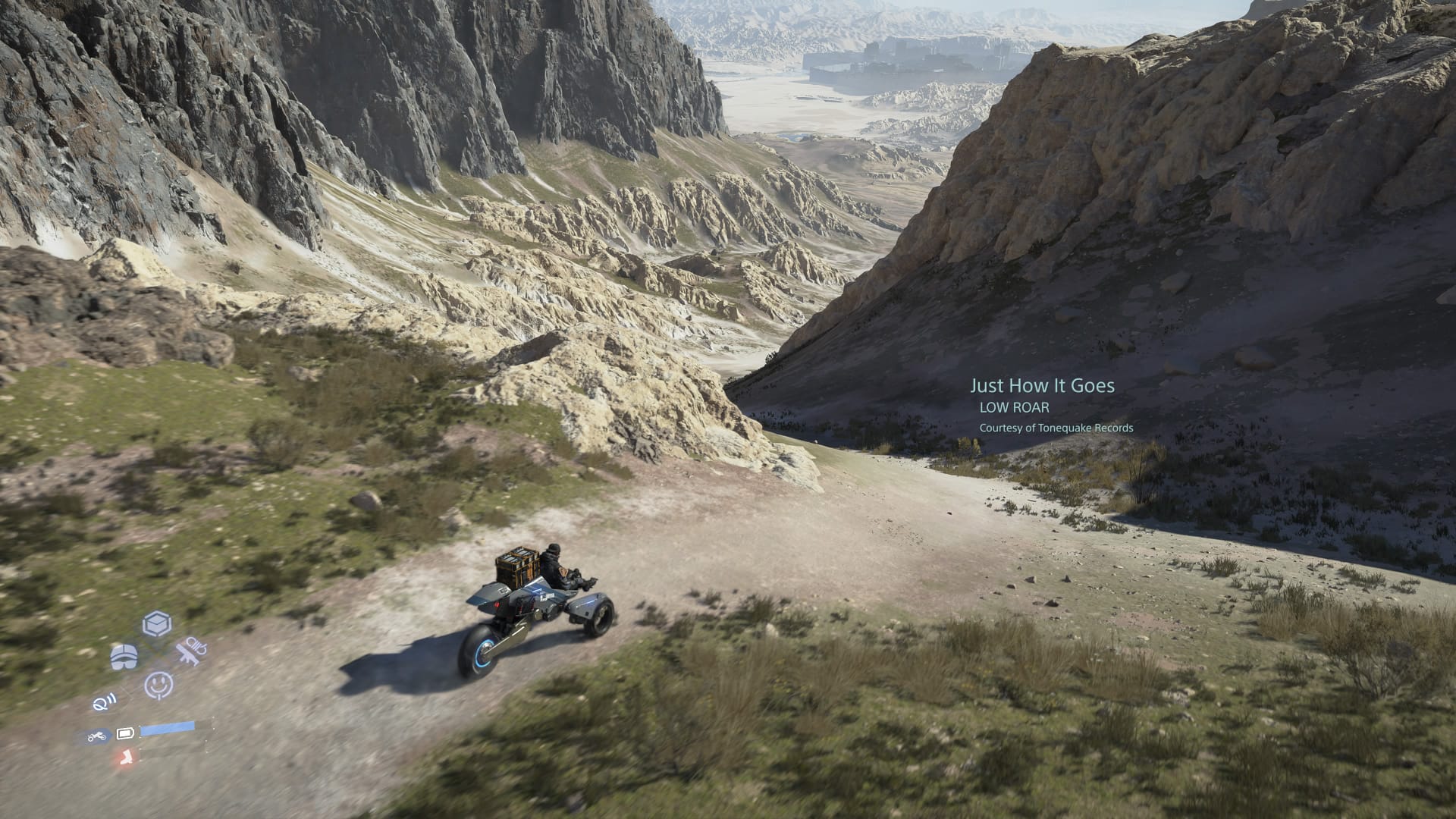Open the cap and sunglasses equipment icon
Screen dimensions: 1456x819
click(x=124, y=657)
